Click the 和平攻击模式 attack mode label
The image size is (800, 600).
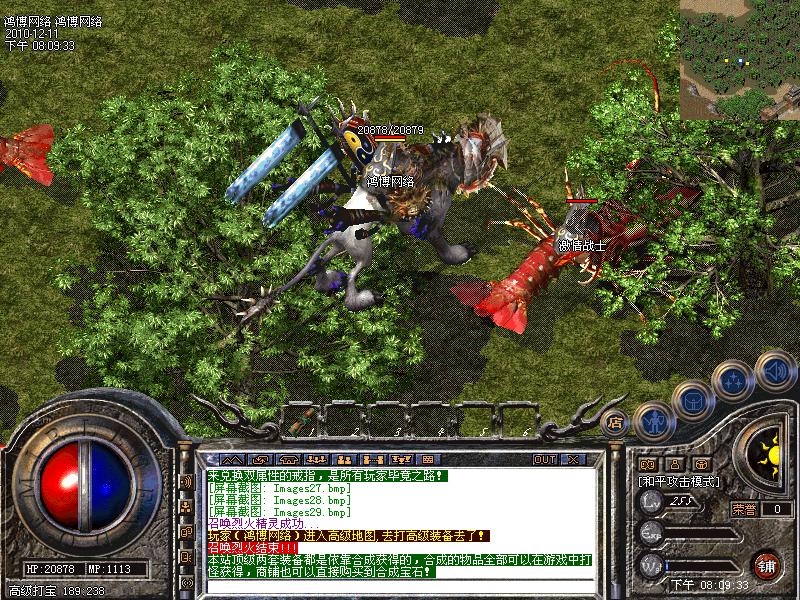680,481
